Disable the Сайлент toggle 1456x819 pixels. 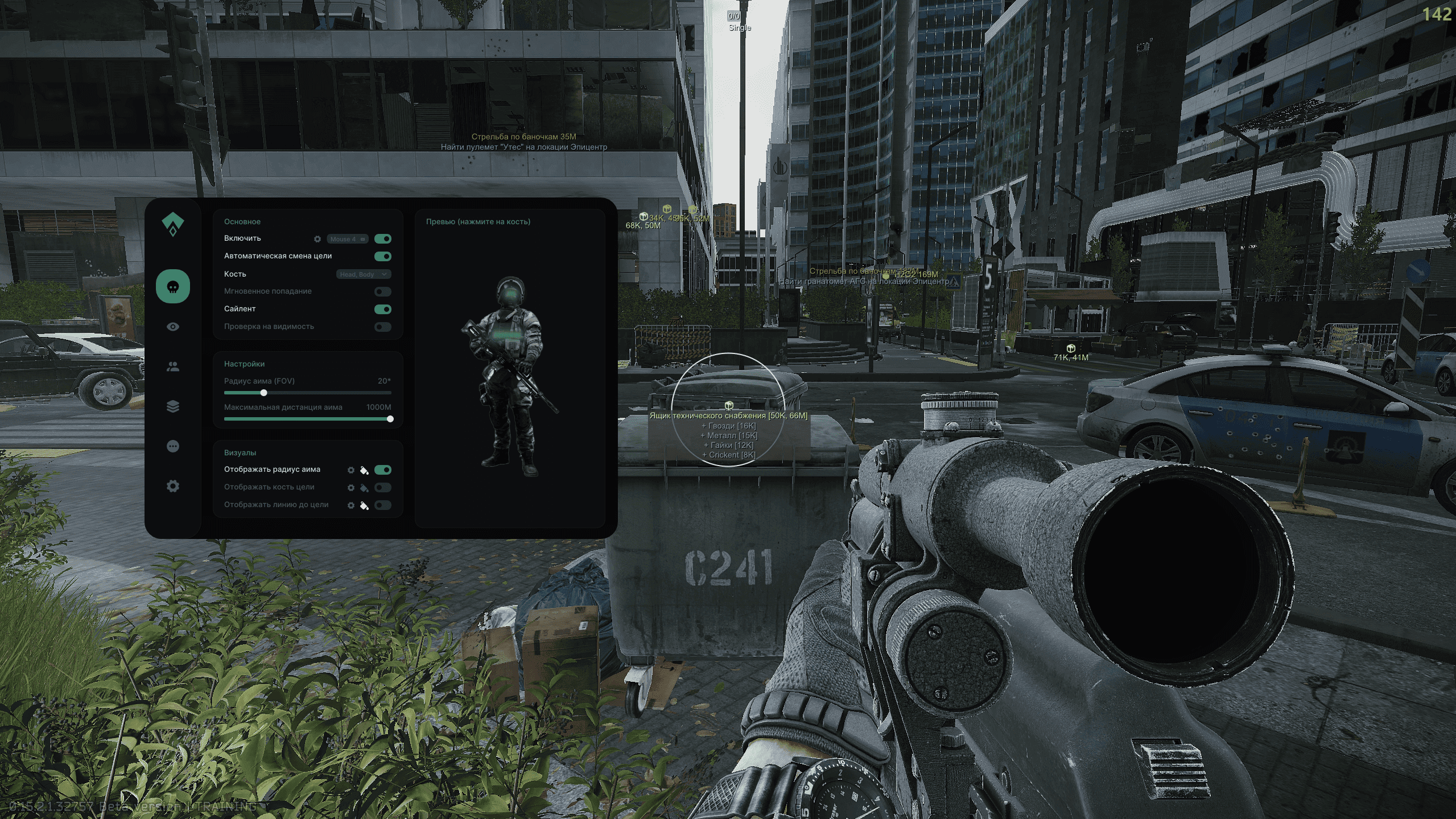click(x=382, y=309)
